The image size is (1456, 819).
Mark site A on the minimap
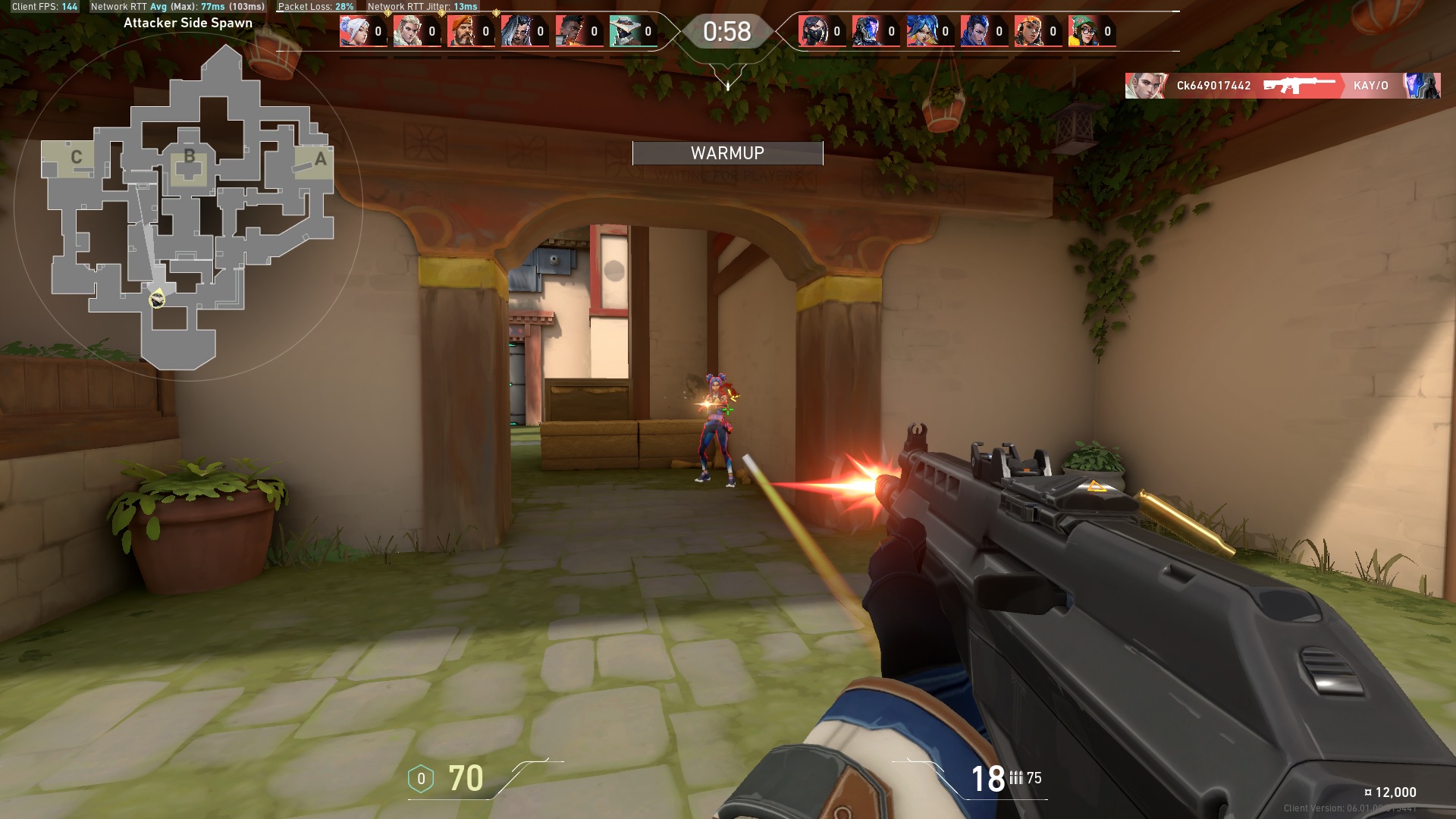point(320,159)
